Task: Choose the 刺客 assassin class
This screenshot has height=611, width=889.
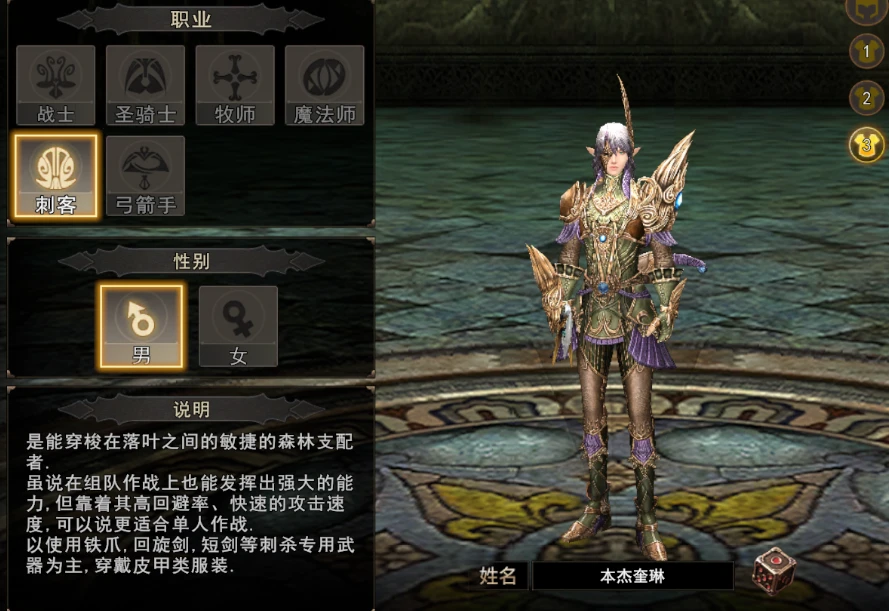Action: click(x=56, y=176)
